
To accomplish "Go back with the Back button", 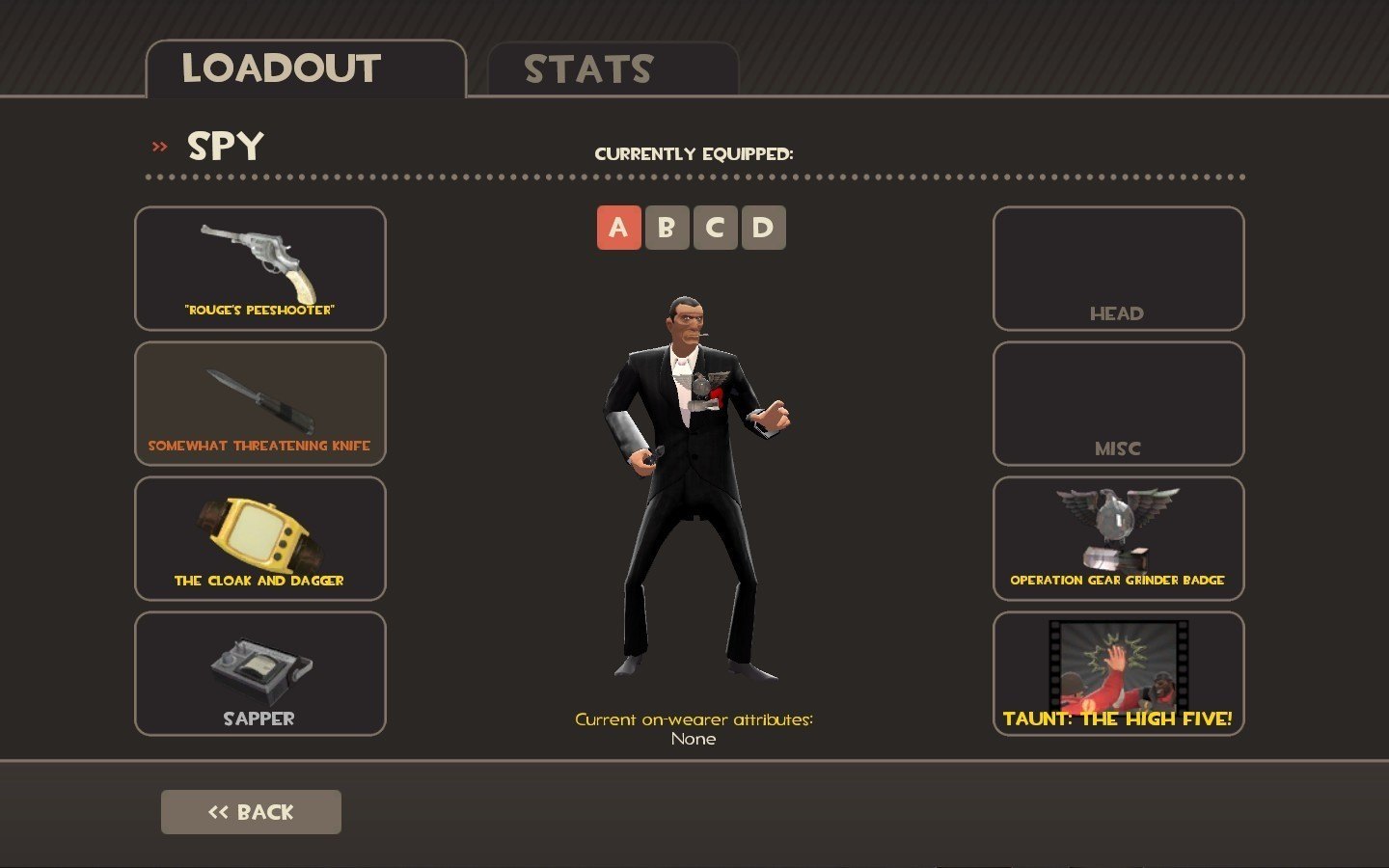I will (x=251, y=812).
